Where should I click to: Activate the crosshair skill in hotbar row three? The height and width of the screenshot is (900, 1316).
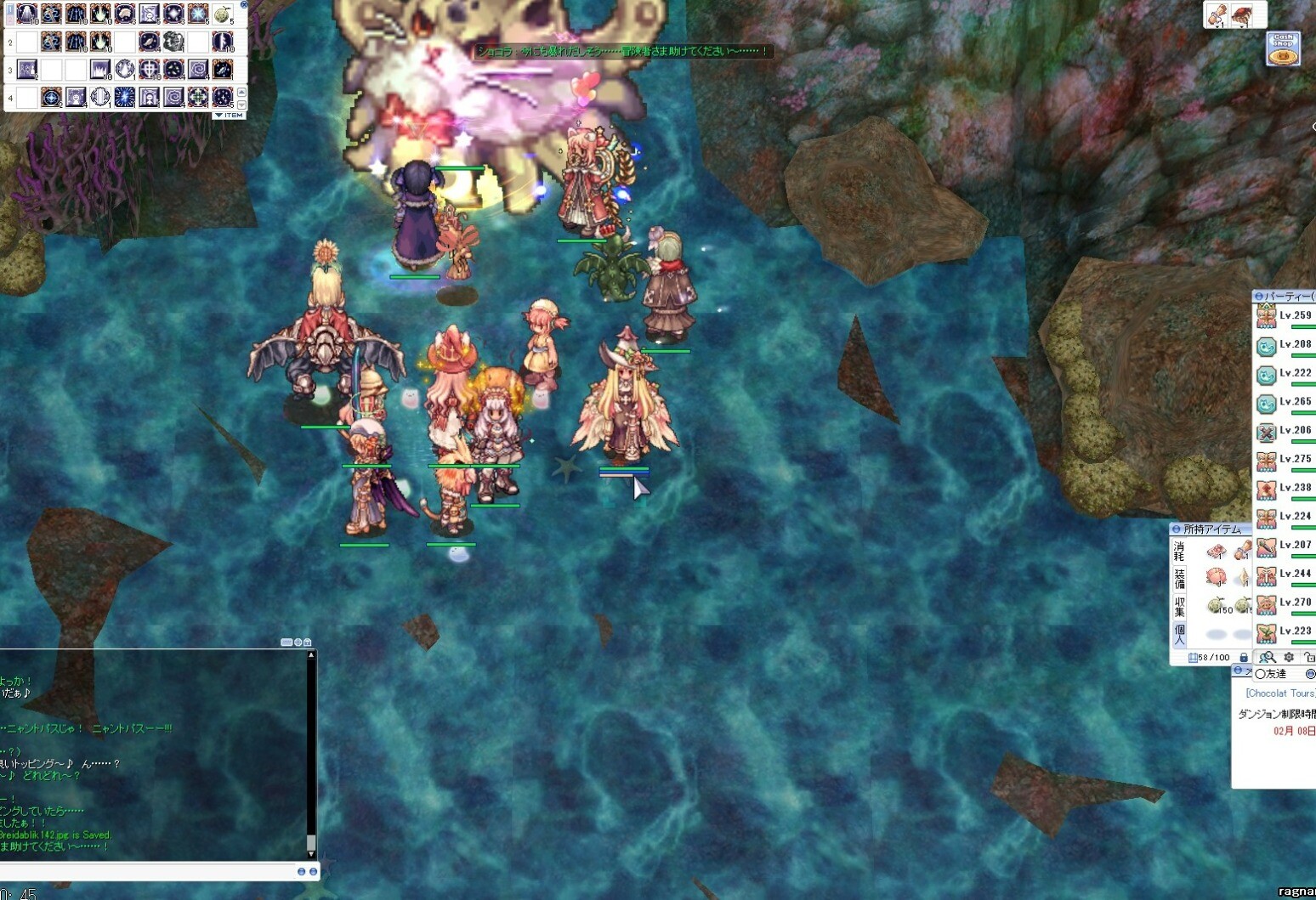click(x=149, y=70)
